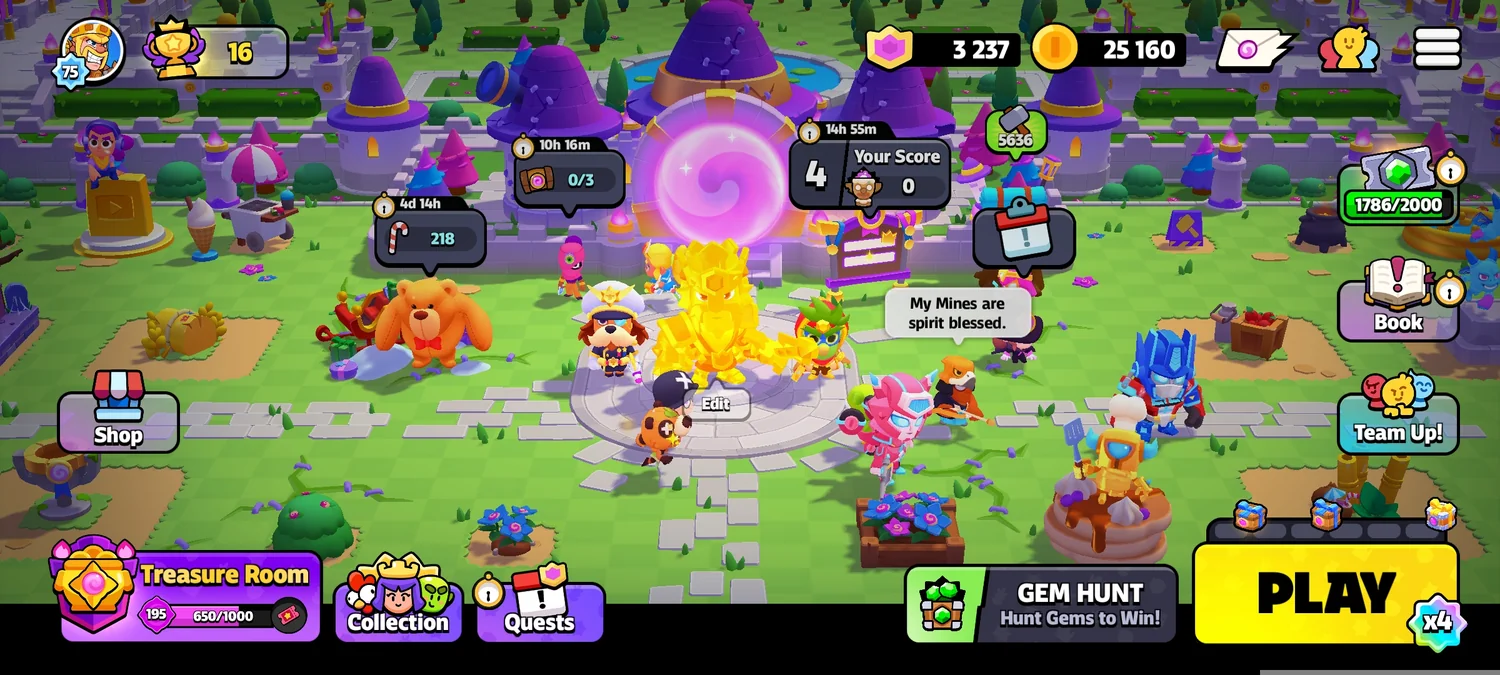The width and height of the screenshot is (1500, 675).
Task: Open the hamburger main menu
Action: 1437,48
